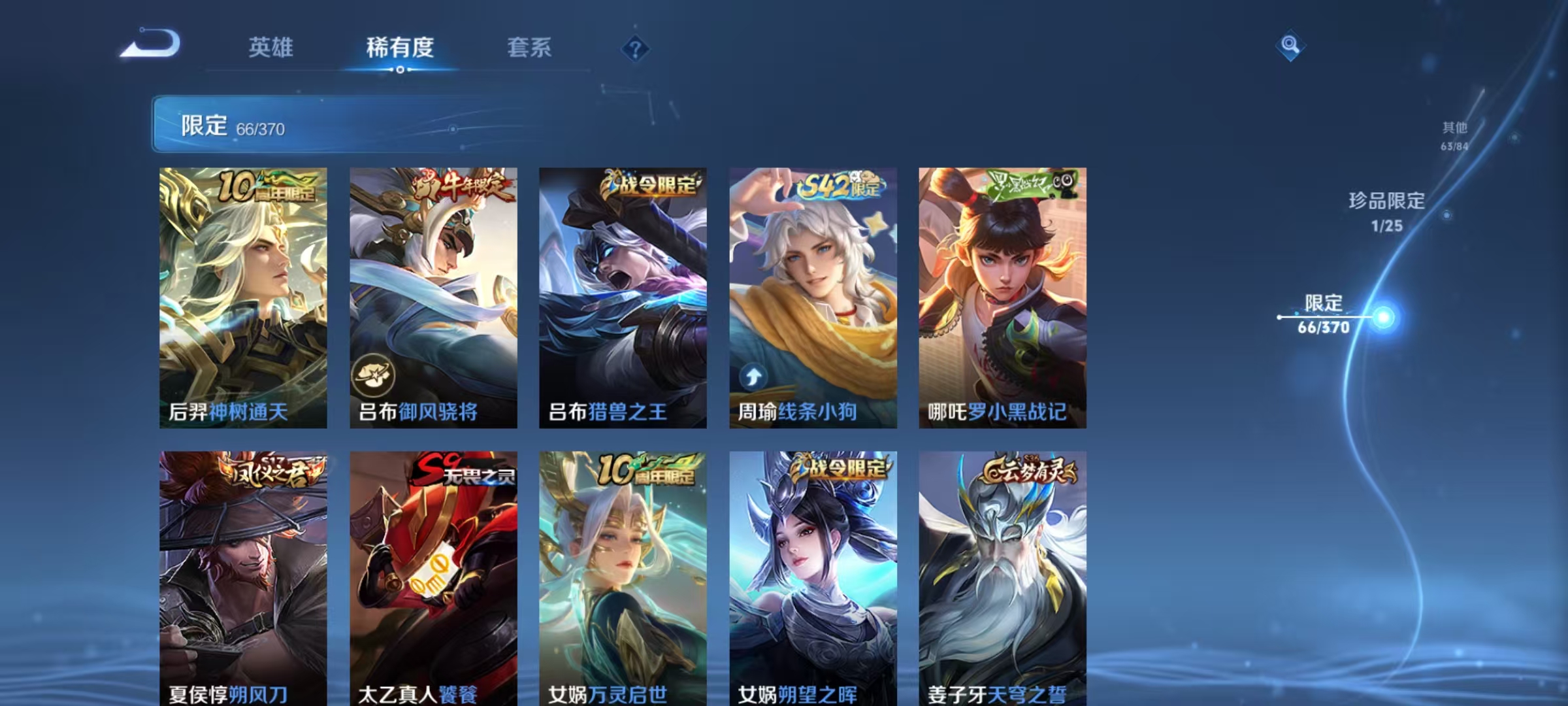Switch to the 套系 tab

529,47
